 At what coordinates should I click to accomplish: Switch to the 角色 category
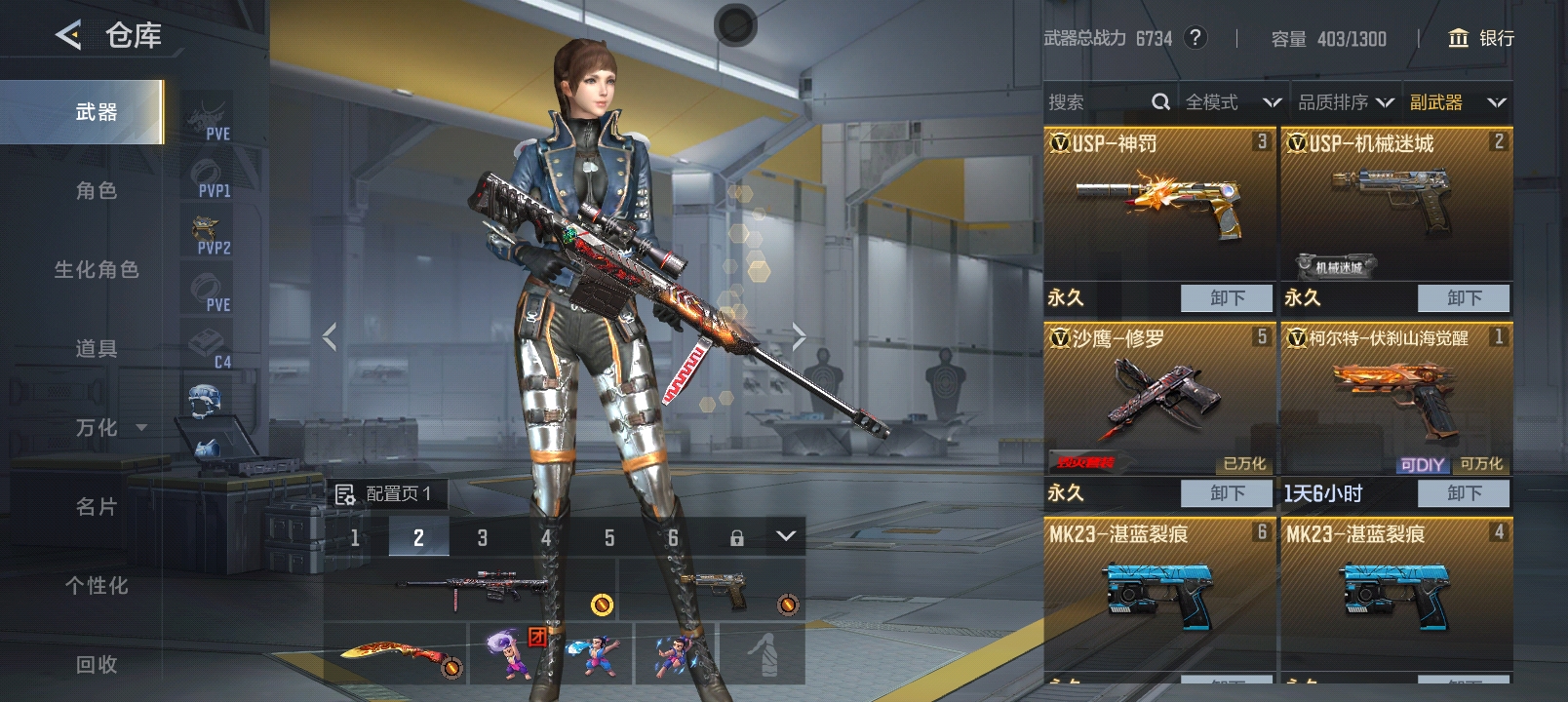pyautogui.click(x=96, y=190)
